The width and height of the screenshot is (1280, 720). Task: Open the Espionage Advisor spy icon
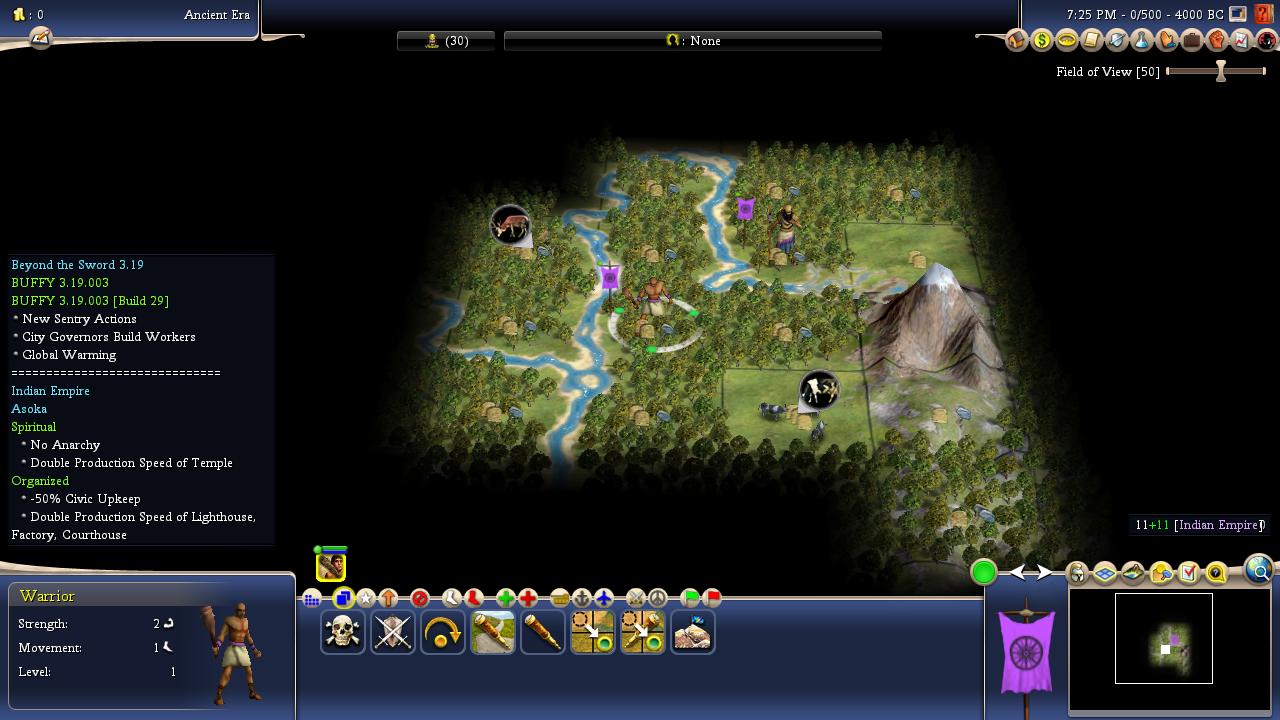(1266, 41)
